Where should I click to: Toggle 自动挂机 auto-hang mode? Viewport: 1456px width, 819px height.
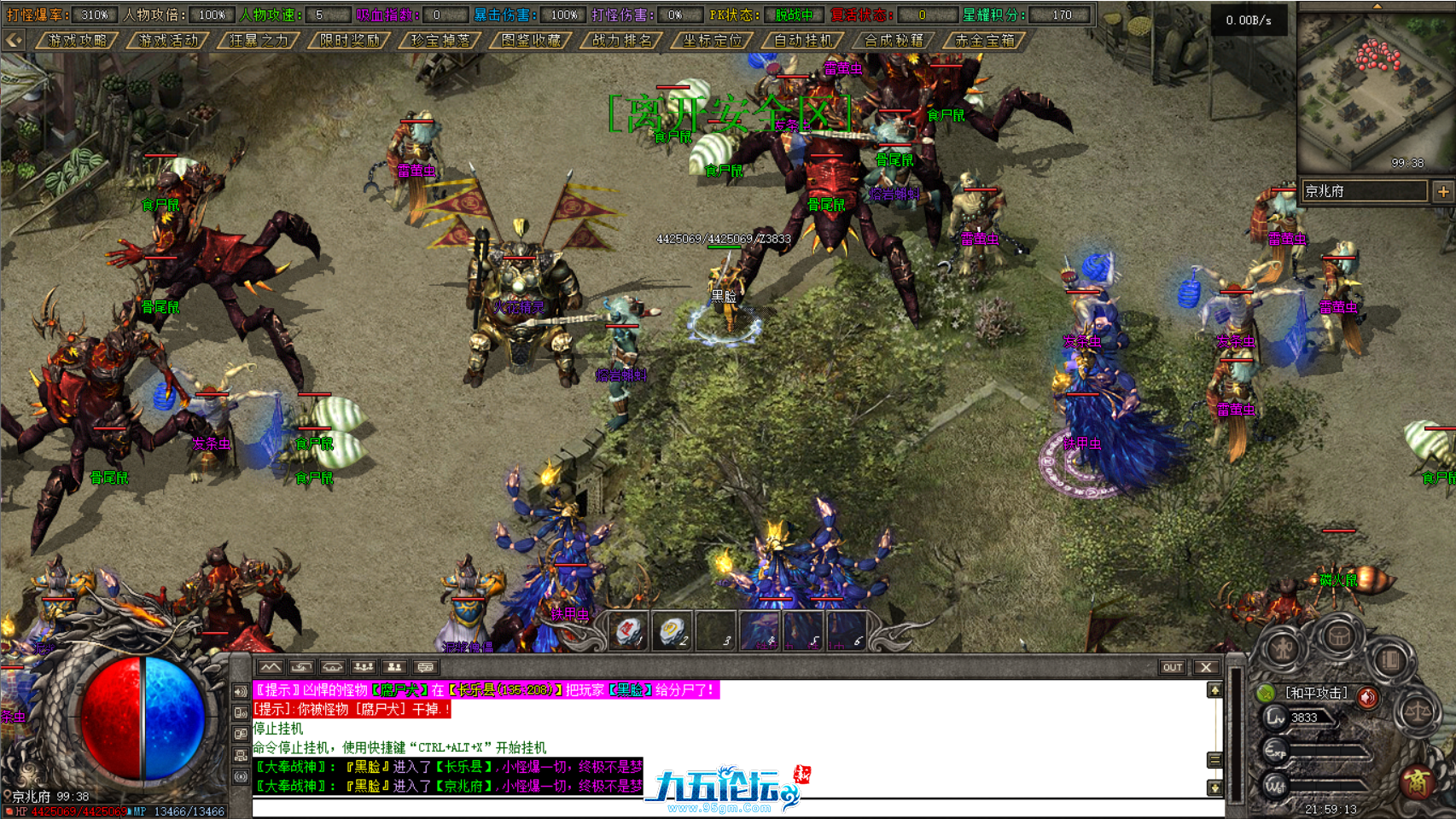coord(805,40)
